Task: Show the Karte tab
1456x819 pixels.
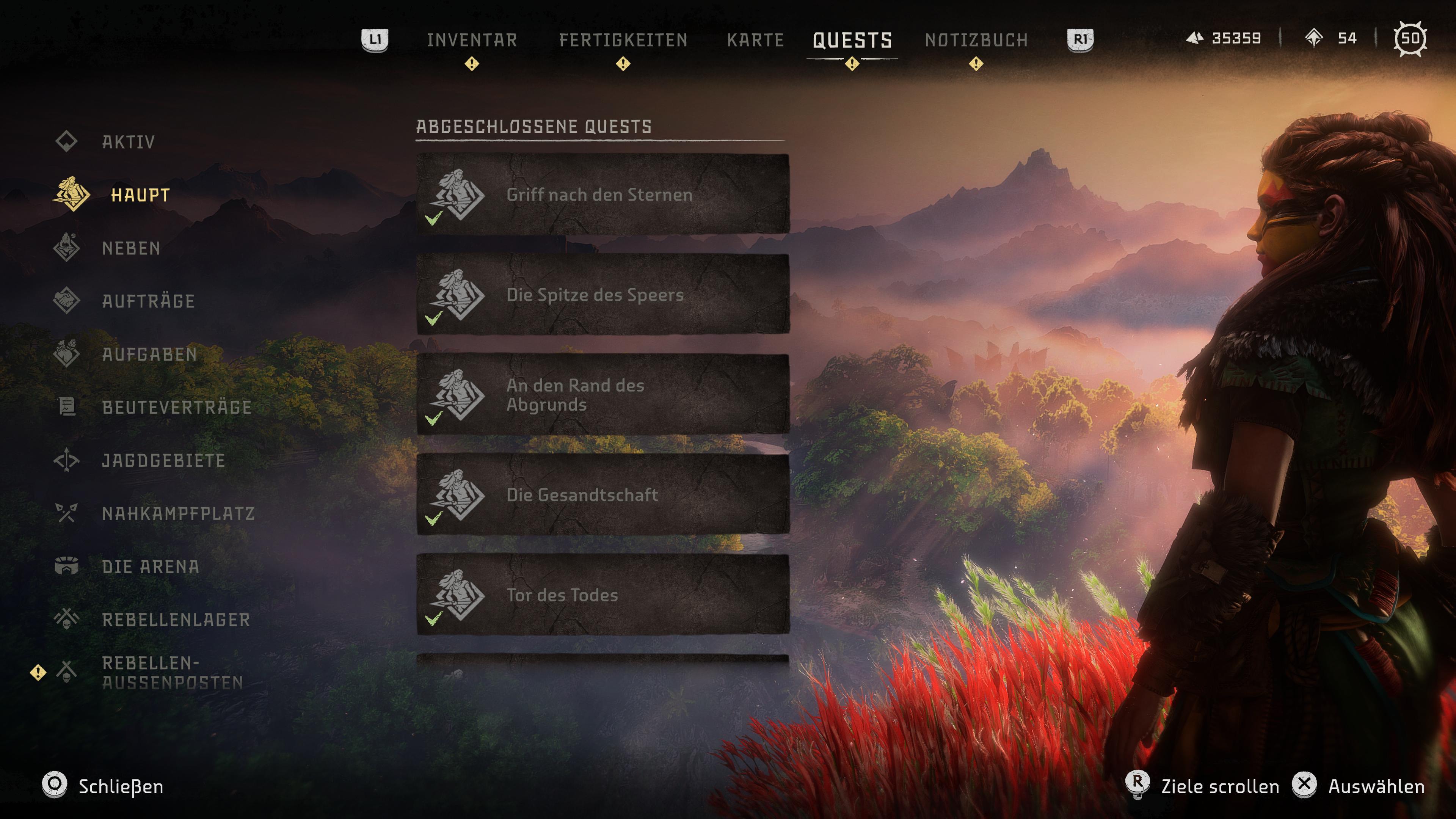Action: pyautogui.click(x=755, y=40)
